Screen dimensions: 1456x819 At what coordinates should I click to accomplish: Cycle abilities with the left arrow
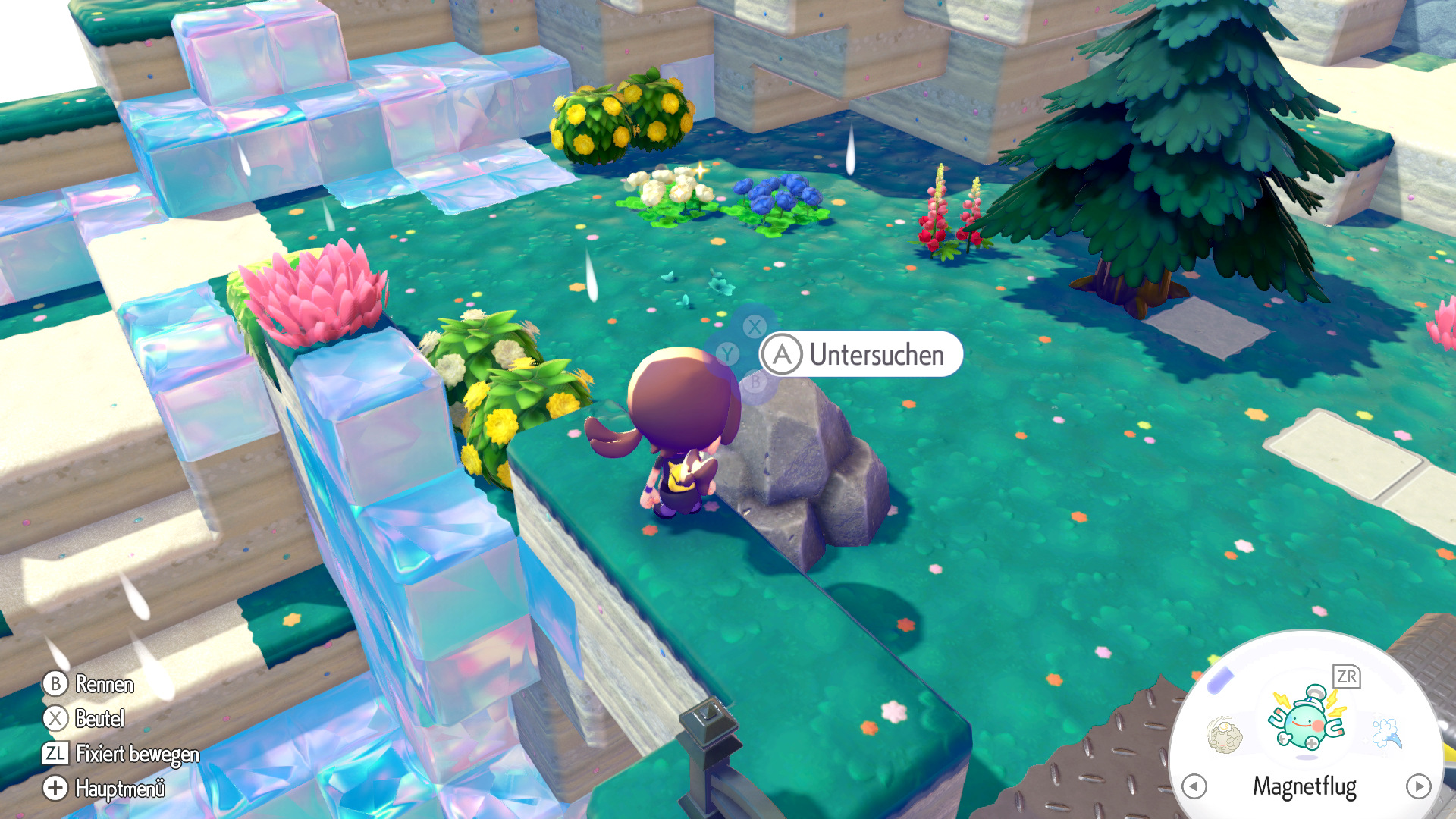(x=1194, y=786)
